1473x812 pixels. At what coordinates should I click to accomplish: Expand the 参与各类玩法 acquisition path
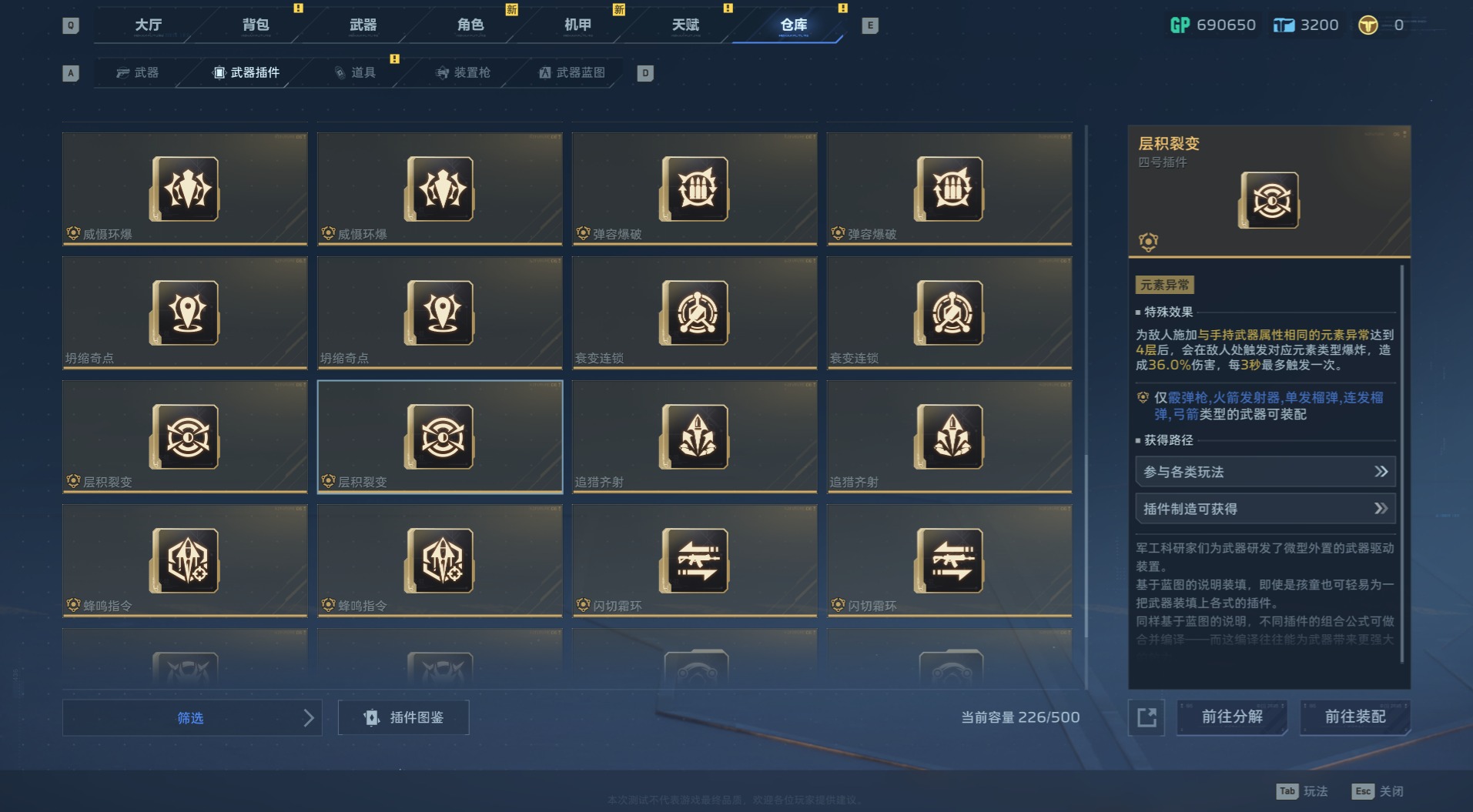(x=1265, y=472)
